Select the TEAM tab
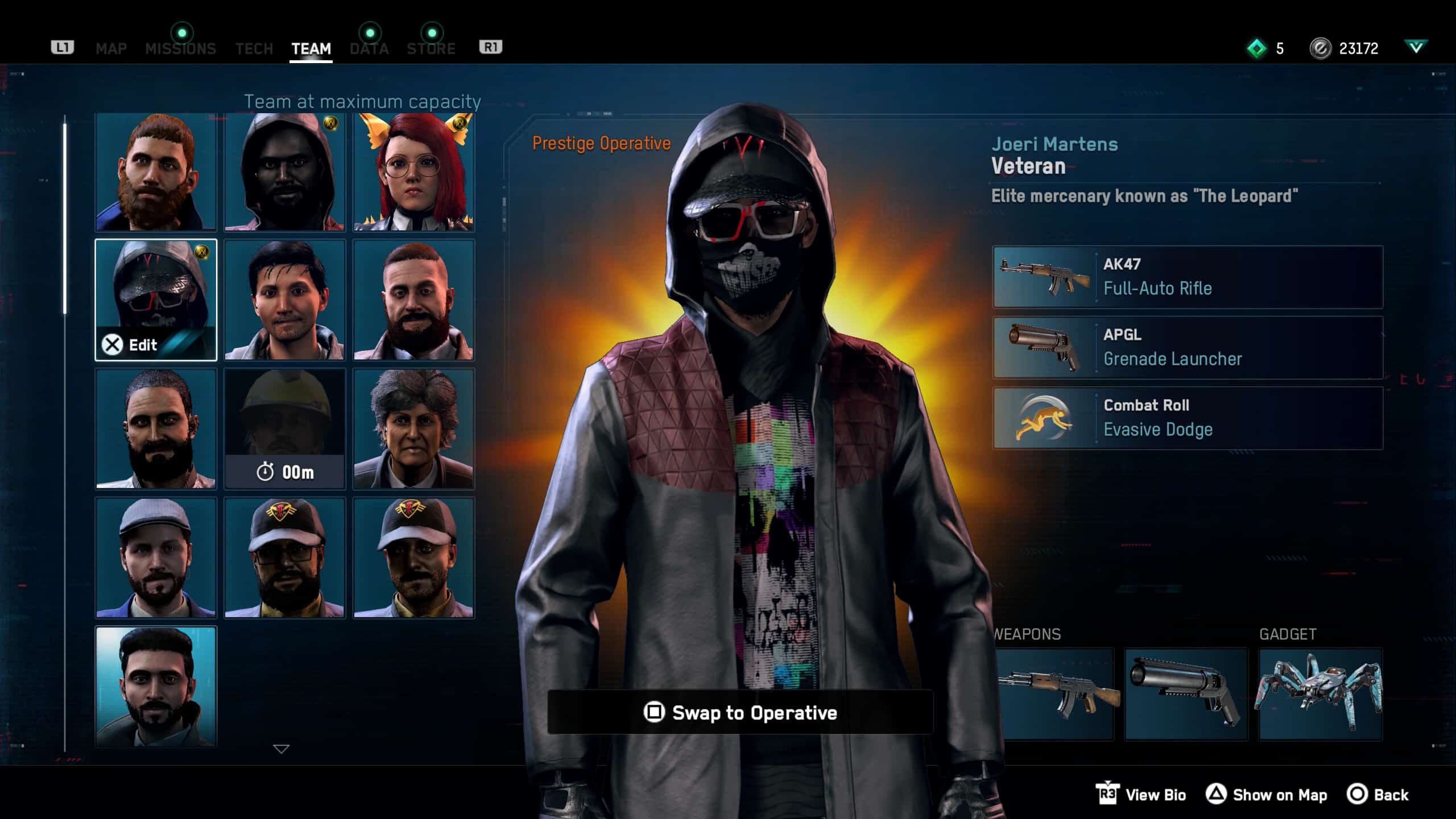1456x819 pixels. tap(311, 49)
